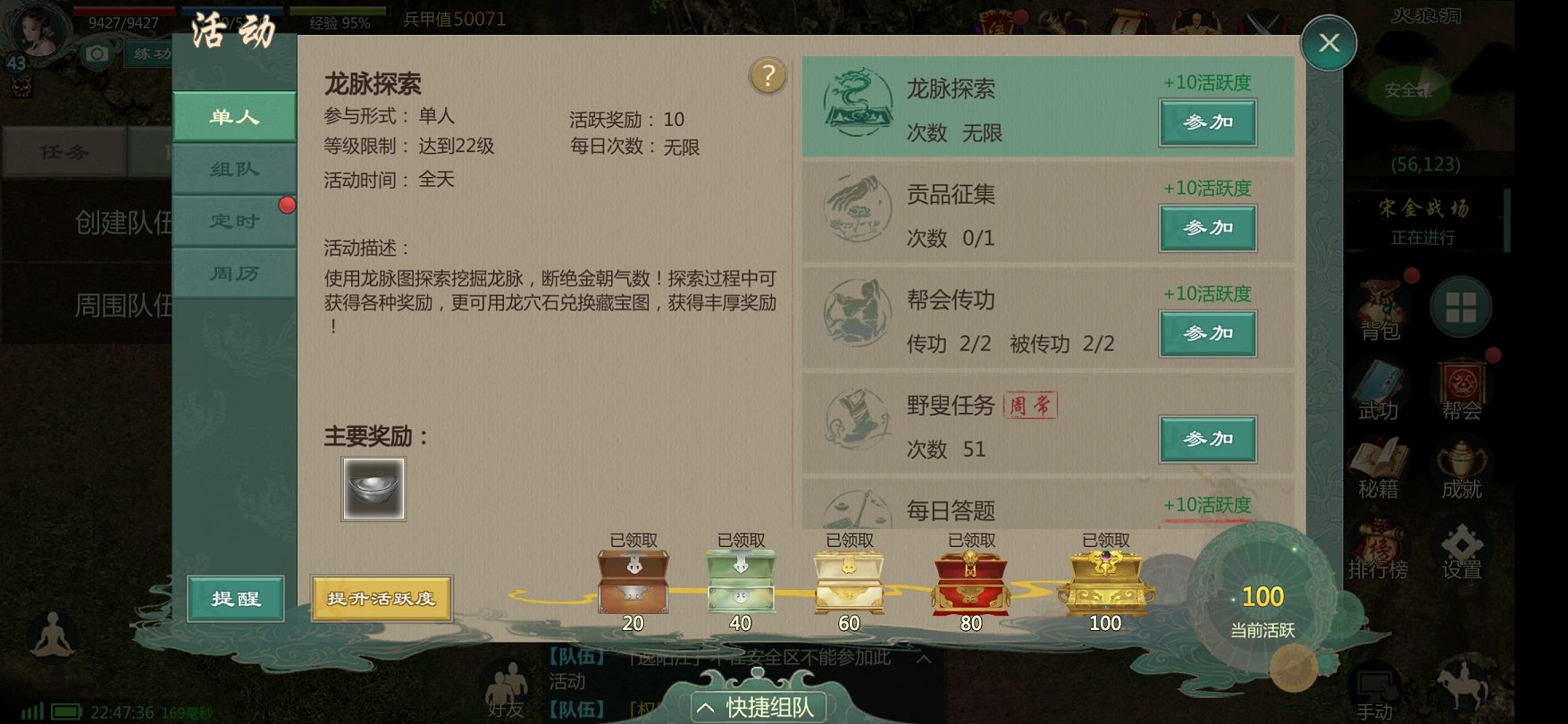Click the 提升活跃度 button
The image size is (1568, 724).
click(382, 598)
